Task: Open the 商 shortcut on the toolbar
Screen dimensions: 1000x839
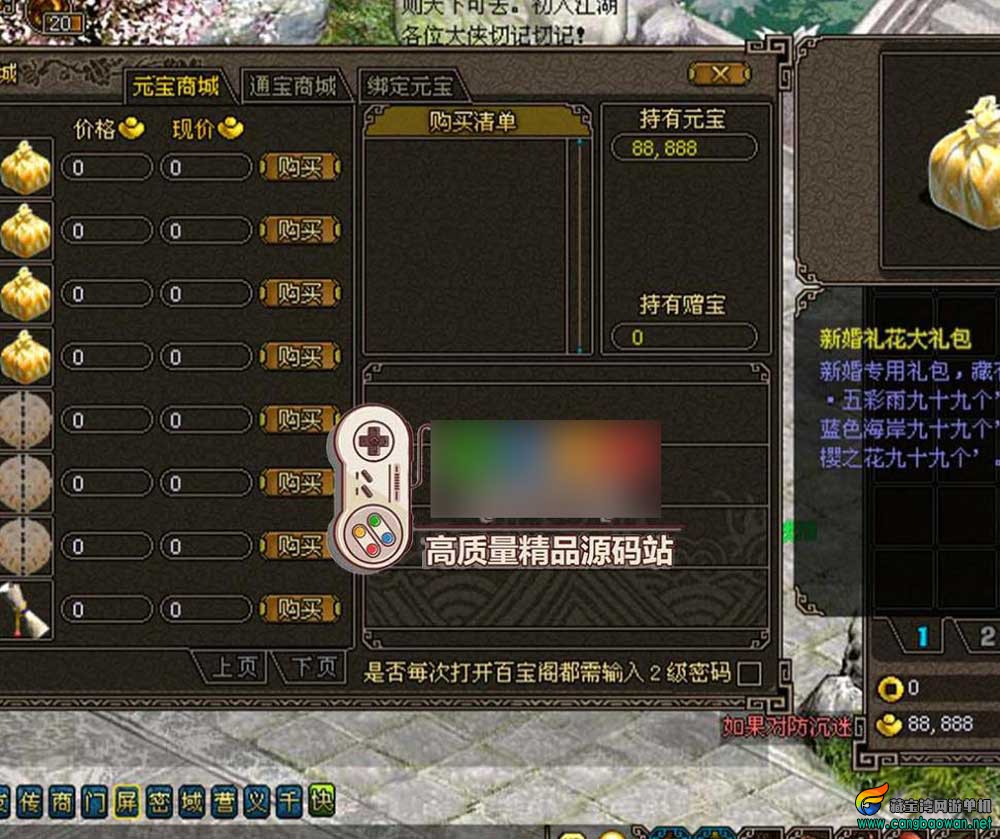Action: 62,801
